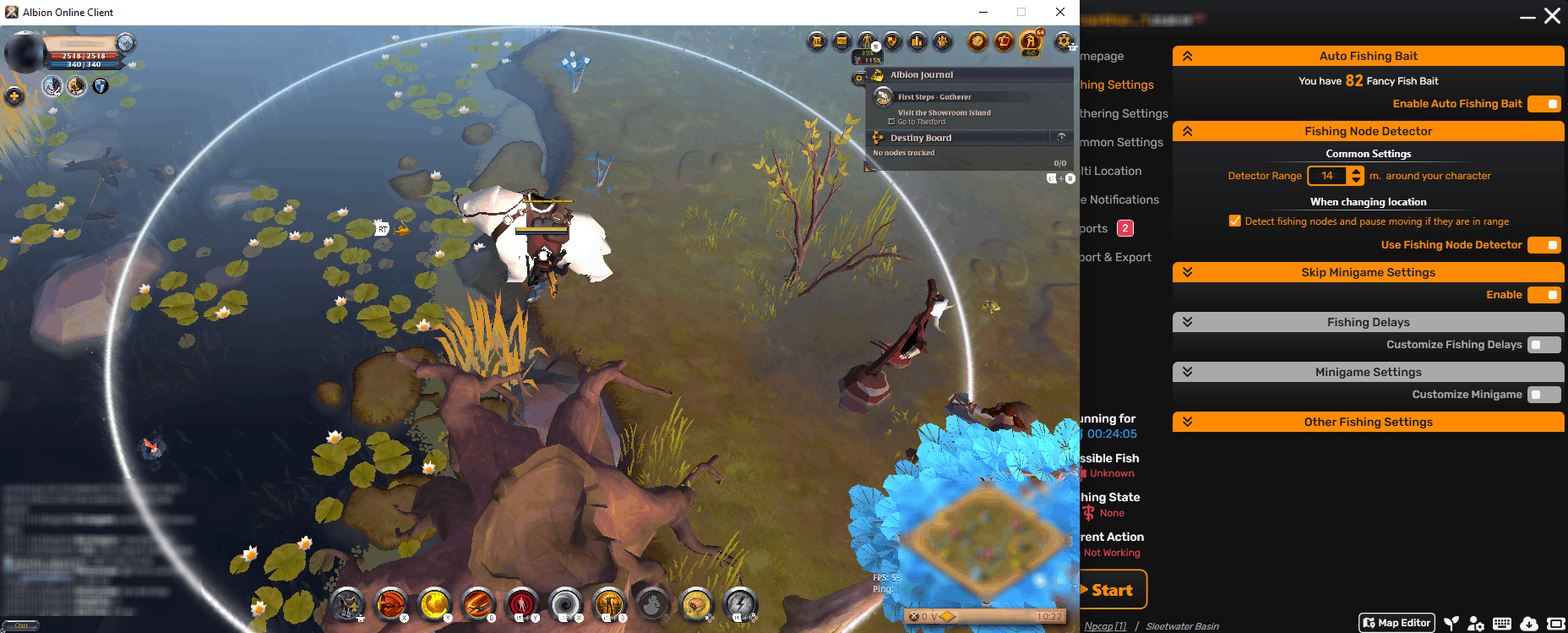Toggle the Use Fishing Node Detector switch
The image size is (1568, 633).
pos(1544,245)
